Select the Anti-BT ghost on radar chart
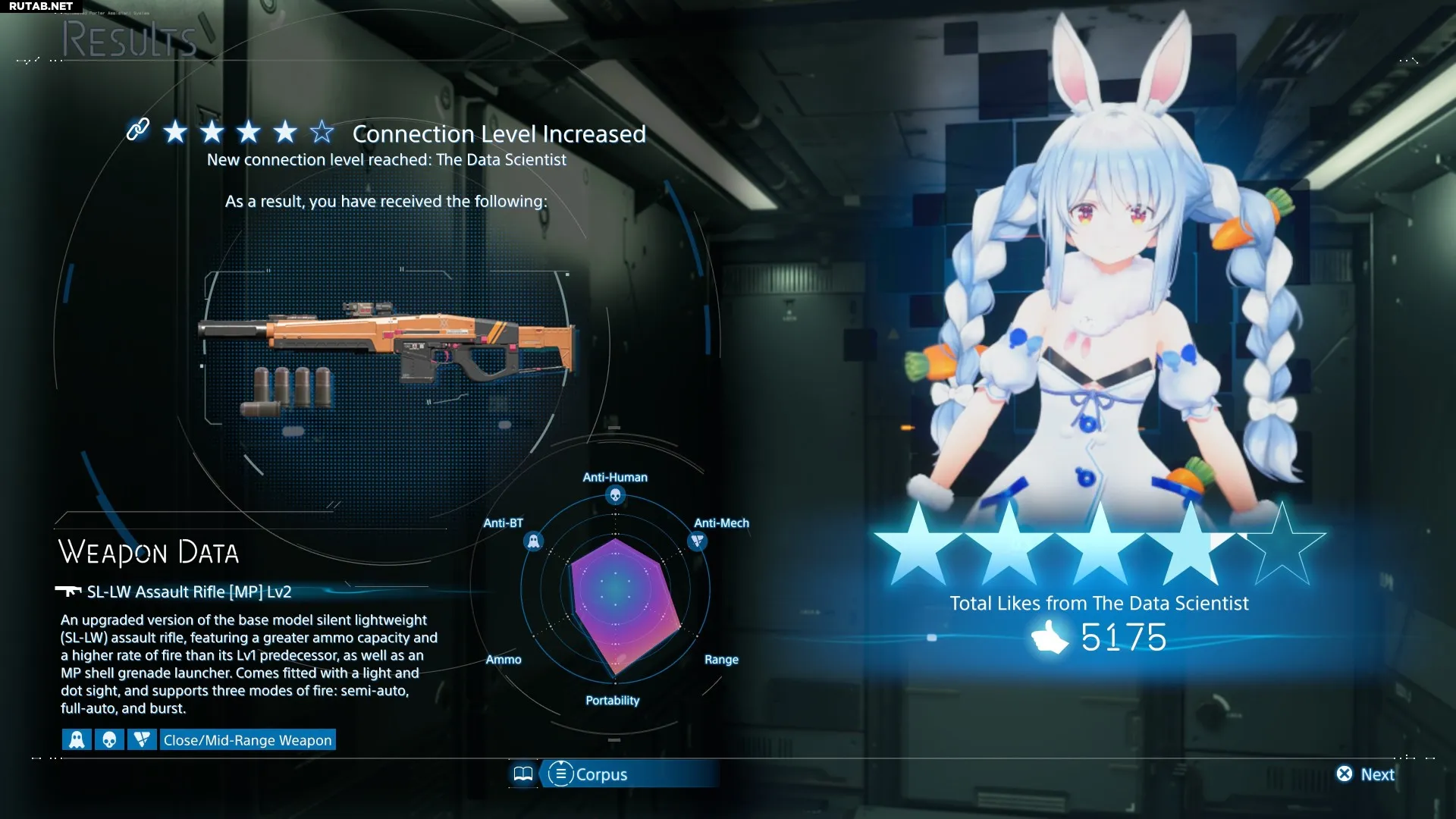This screenshot has width=1456, height=819. pos(533,541)
